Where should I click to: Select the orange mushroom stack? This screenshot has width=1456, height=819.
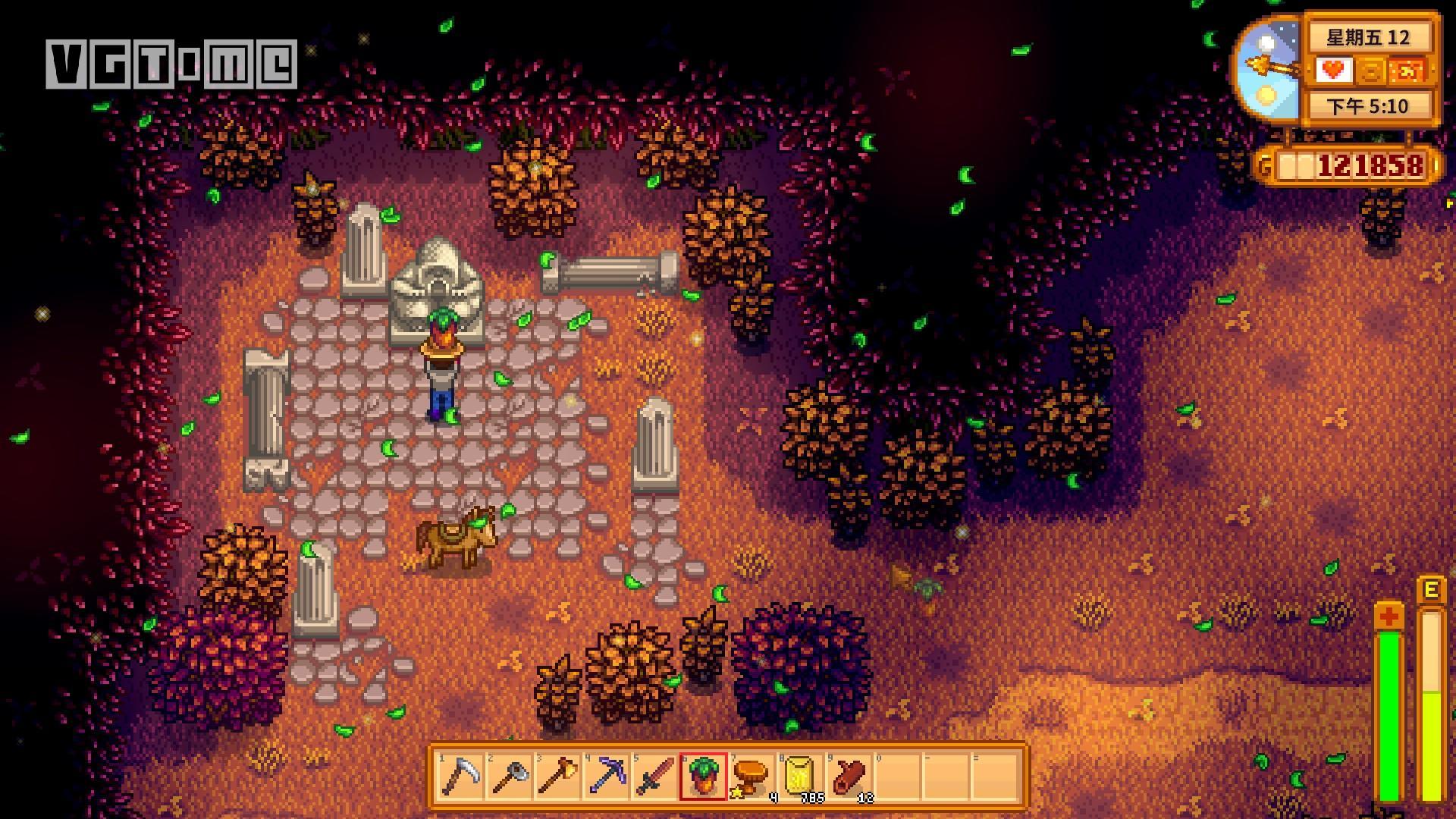point(752,777)
